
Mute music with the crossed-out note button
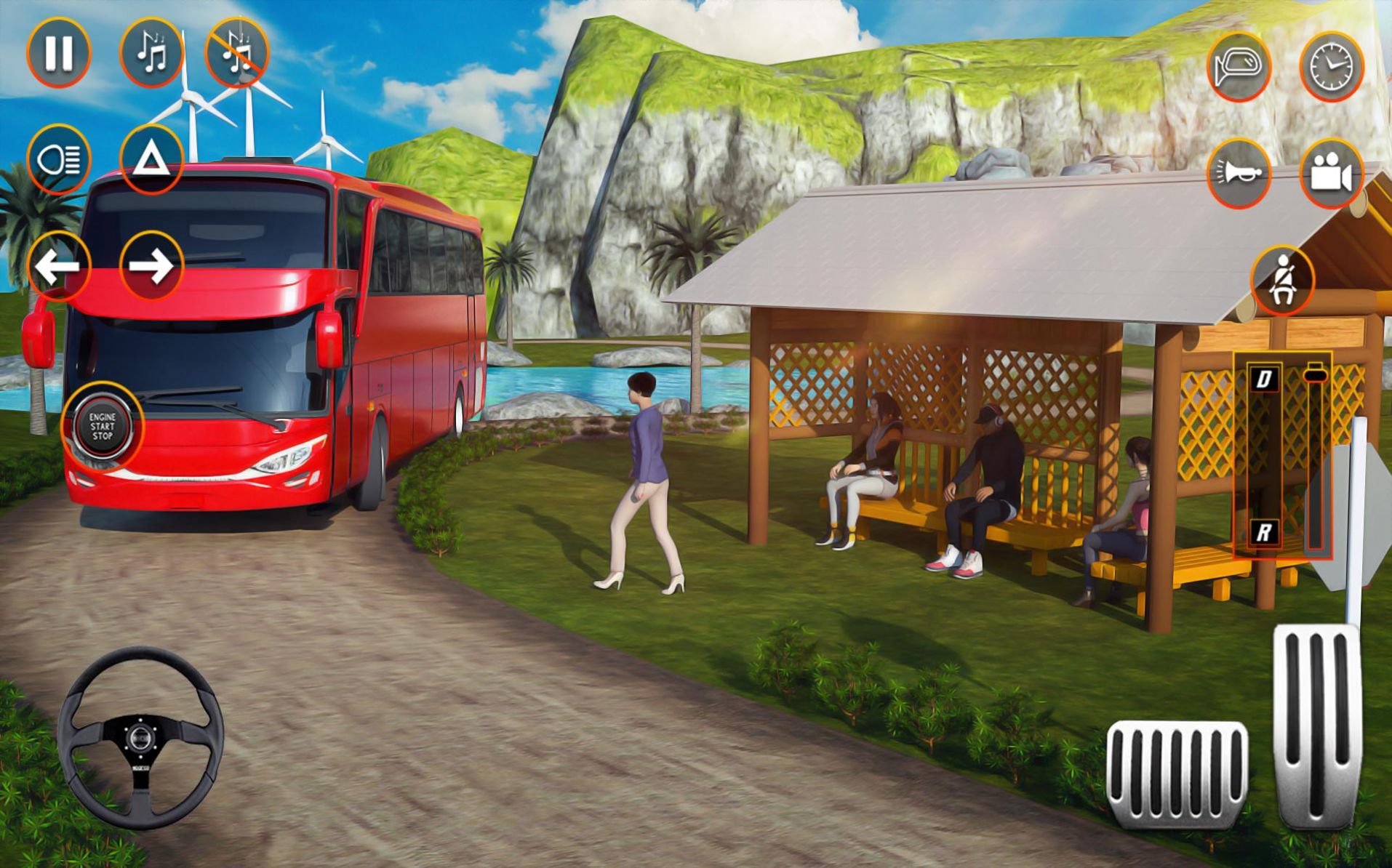[237, 52]
